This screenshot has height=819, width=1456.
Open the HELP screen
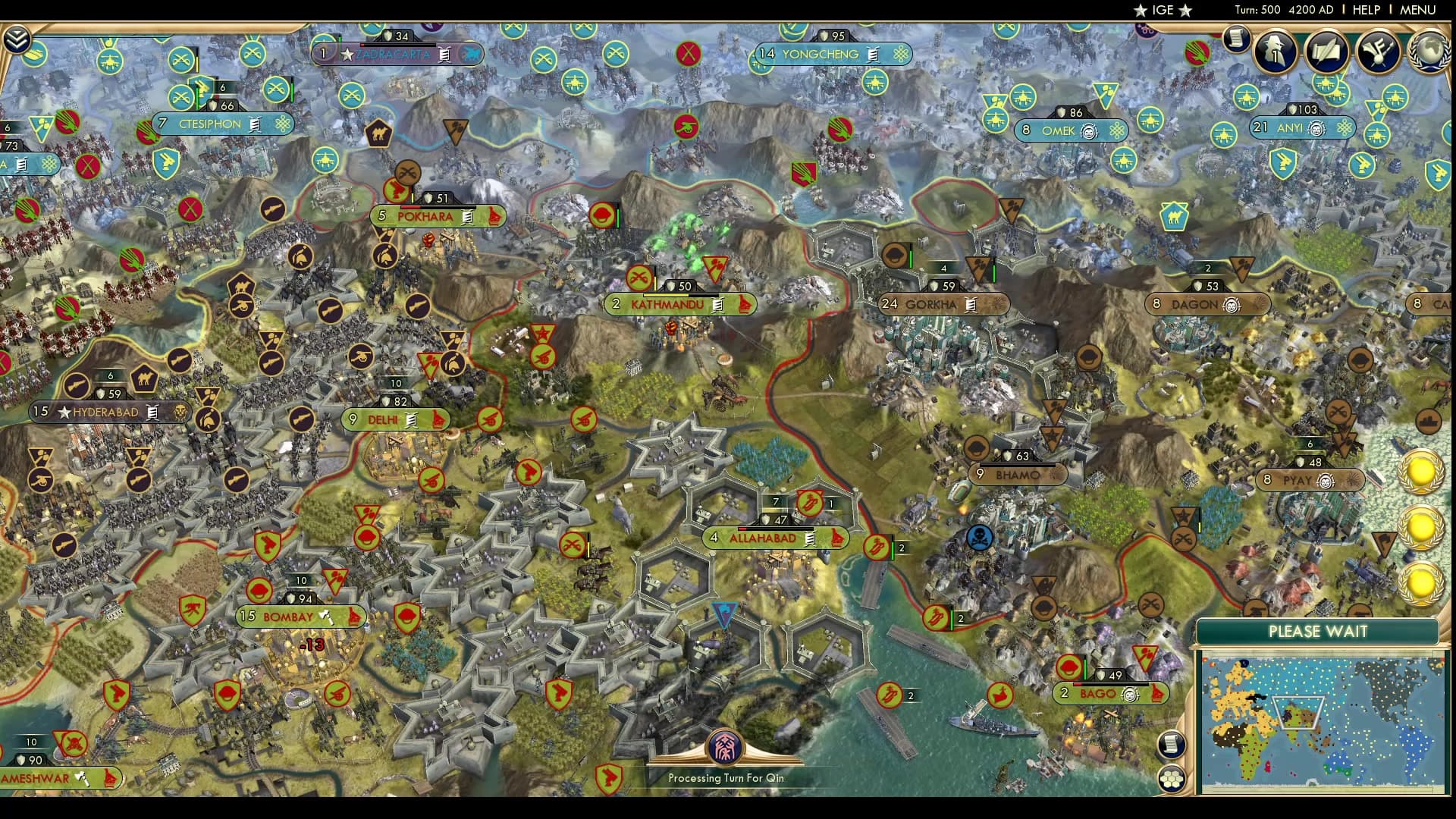1366,11
